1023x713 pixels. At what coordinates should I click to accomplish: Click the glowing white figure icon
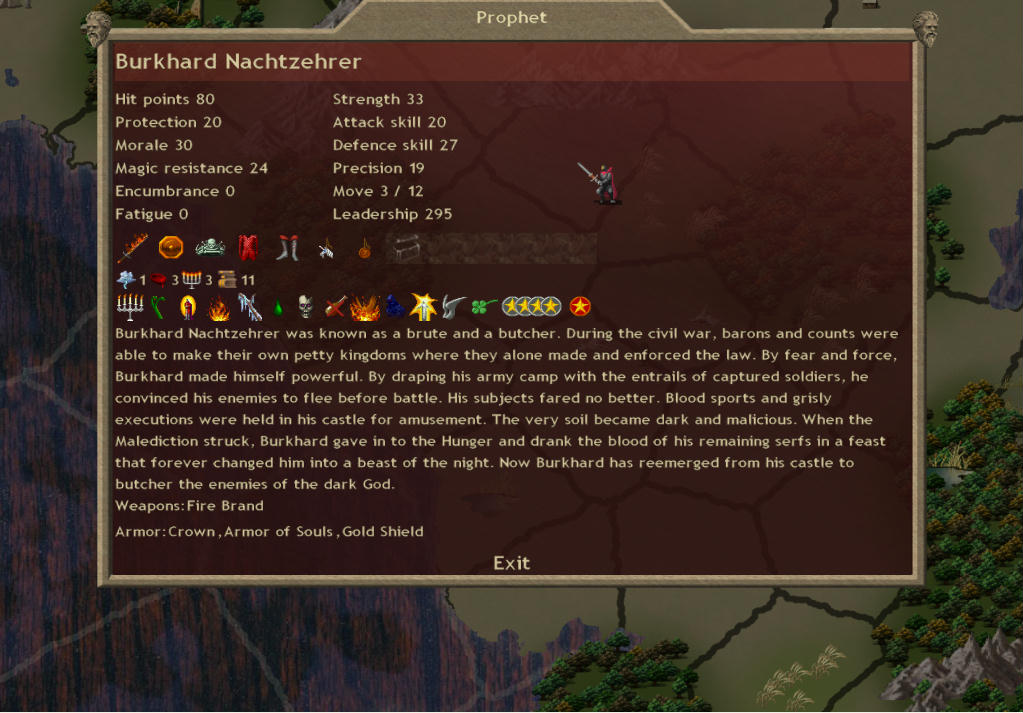pos(424,307)
